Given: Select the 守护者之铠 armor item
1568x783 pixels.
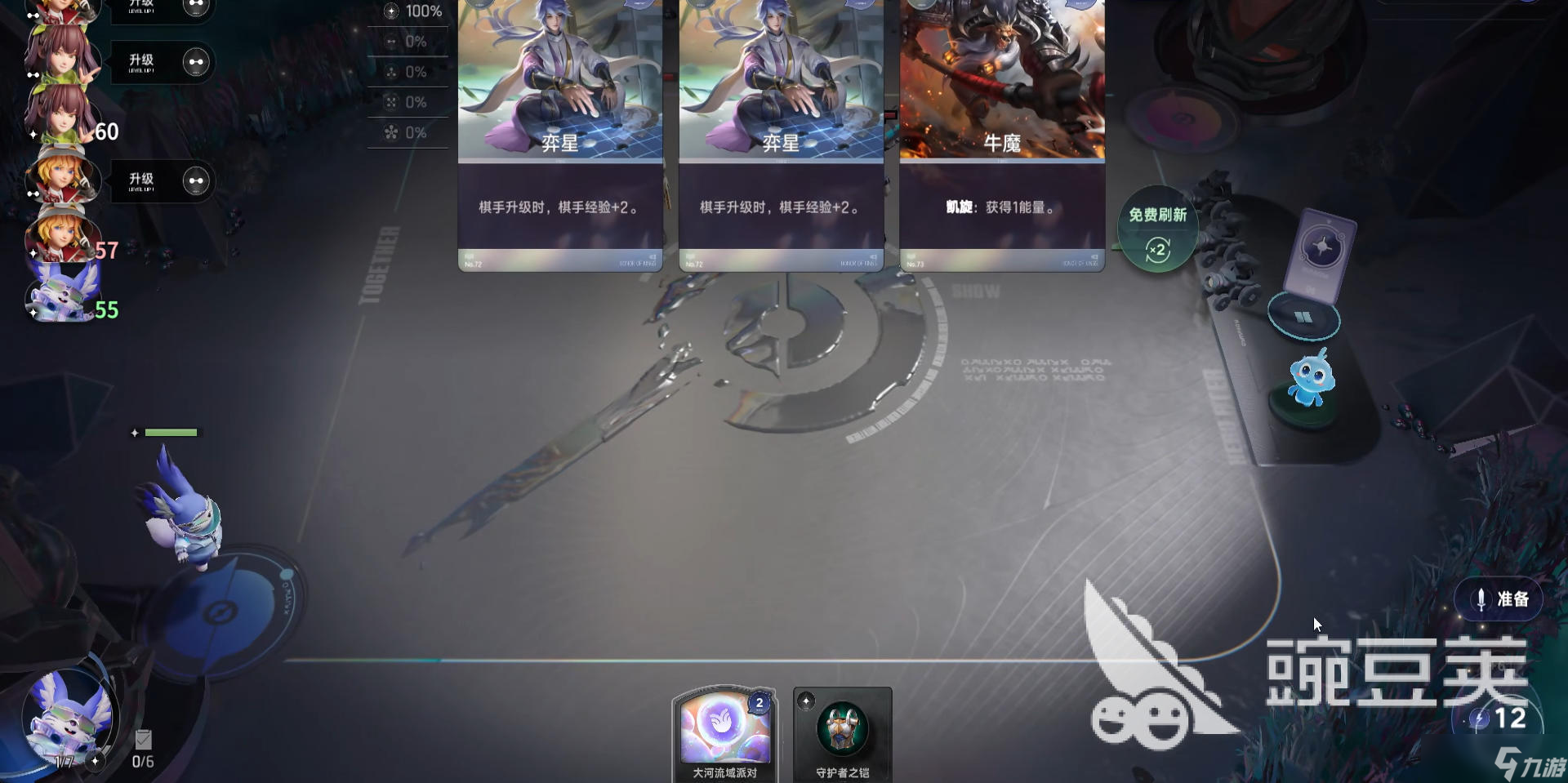Looking at the screenshot, I should tap(842, 731).
